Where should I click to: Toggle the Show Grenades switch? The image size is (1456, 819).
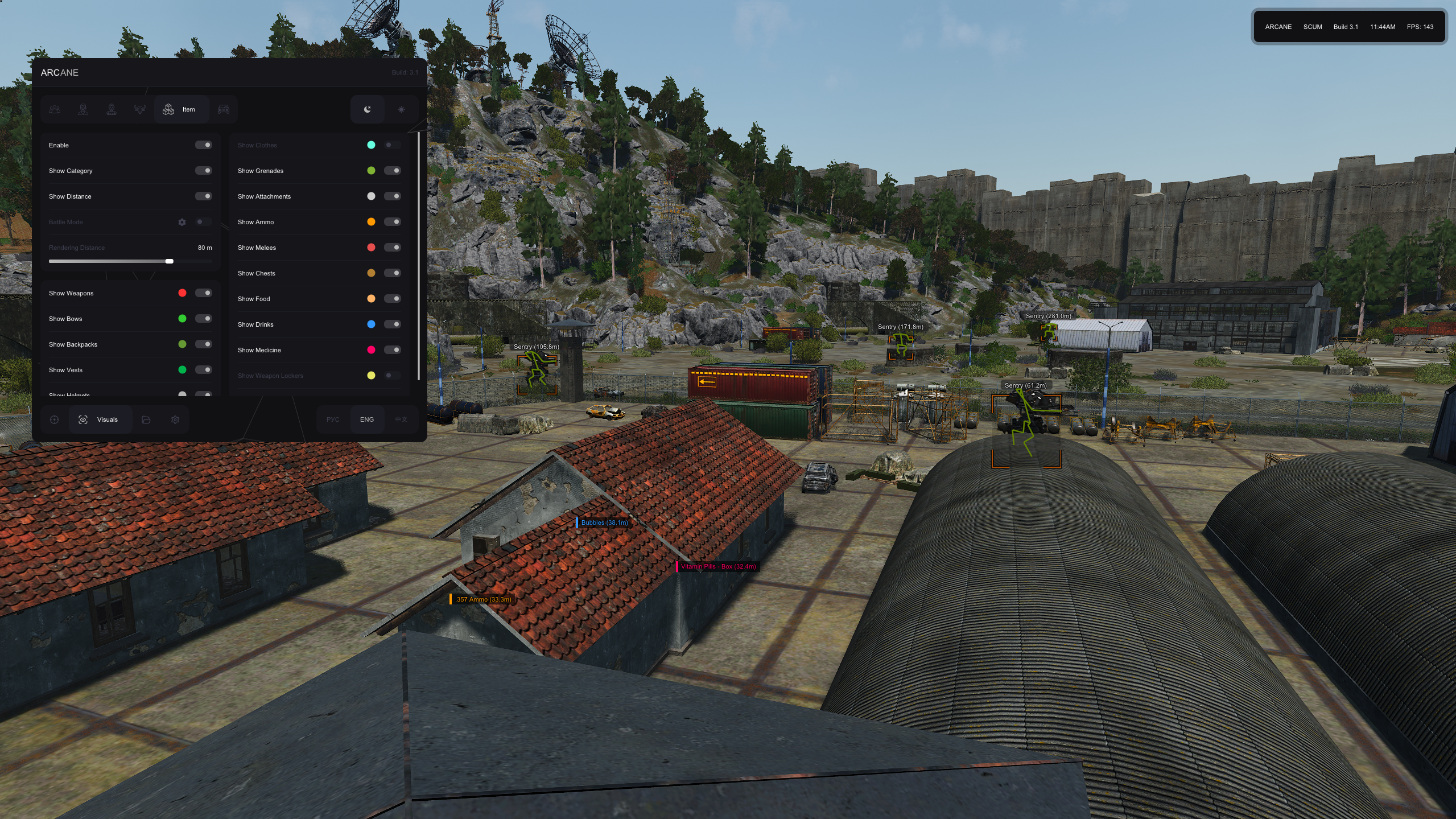(392, 171)
